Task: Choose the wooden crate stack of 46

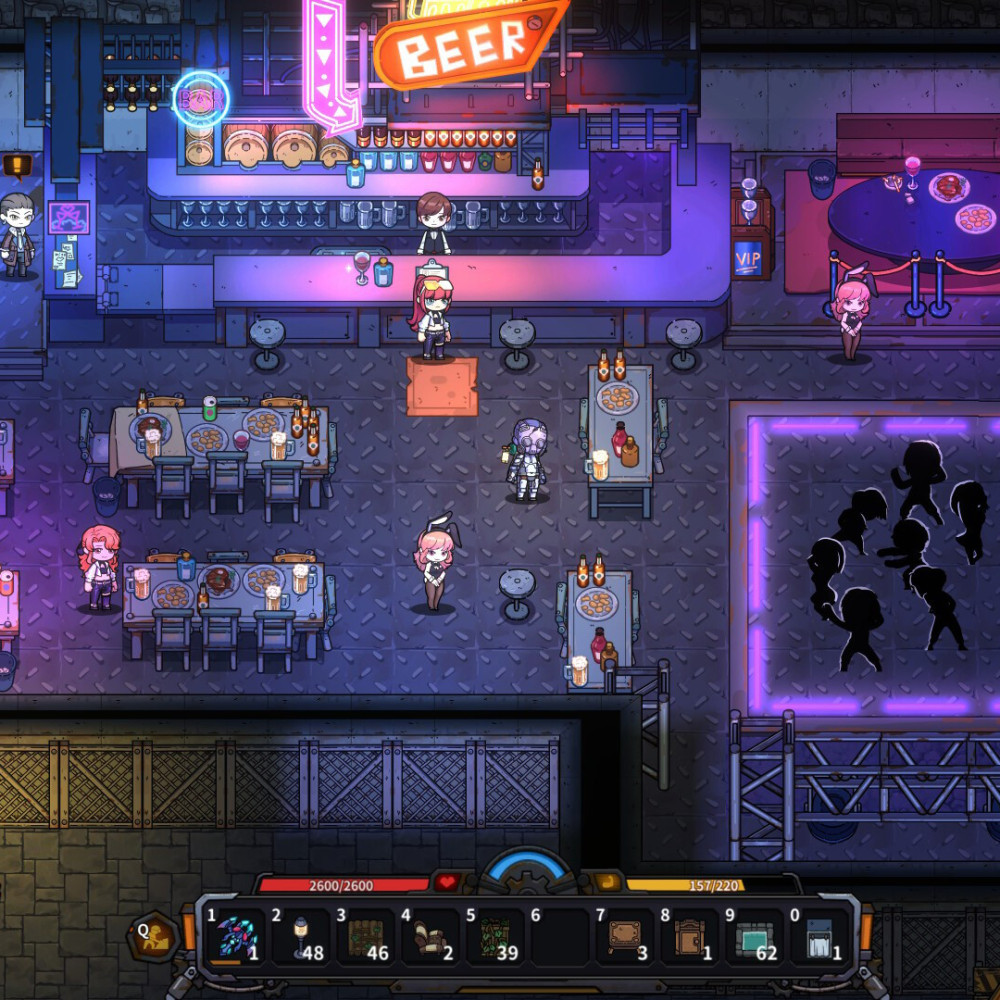Action: 366,938
